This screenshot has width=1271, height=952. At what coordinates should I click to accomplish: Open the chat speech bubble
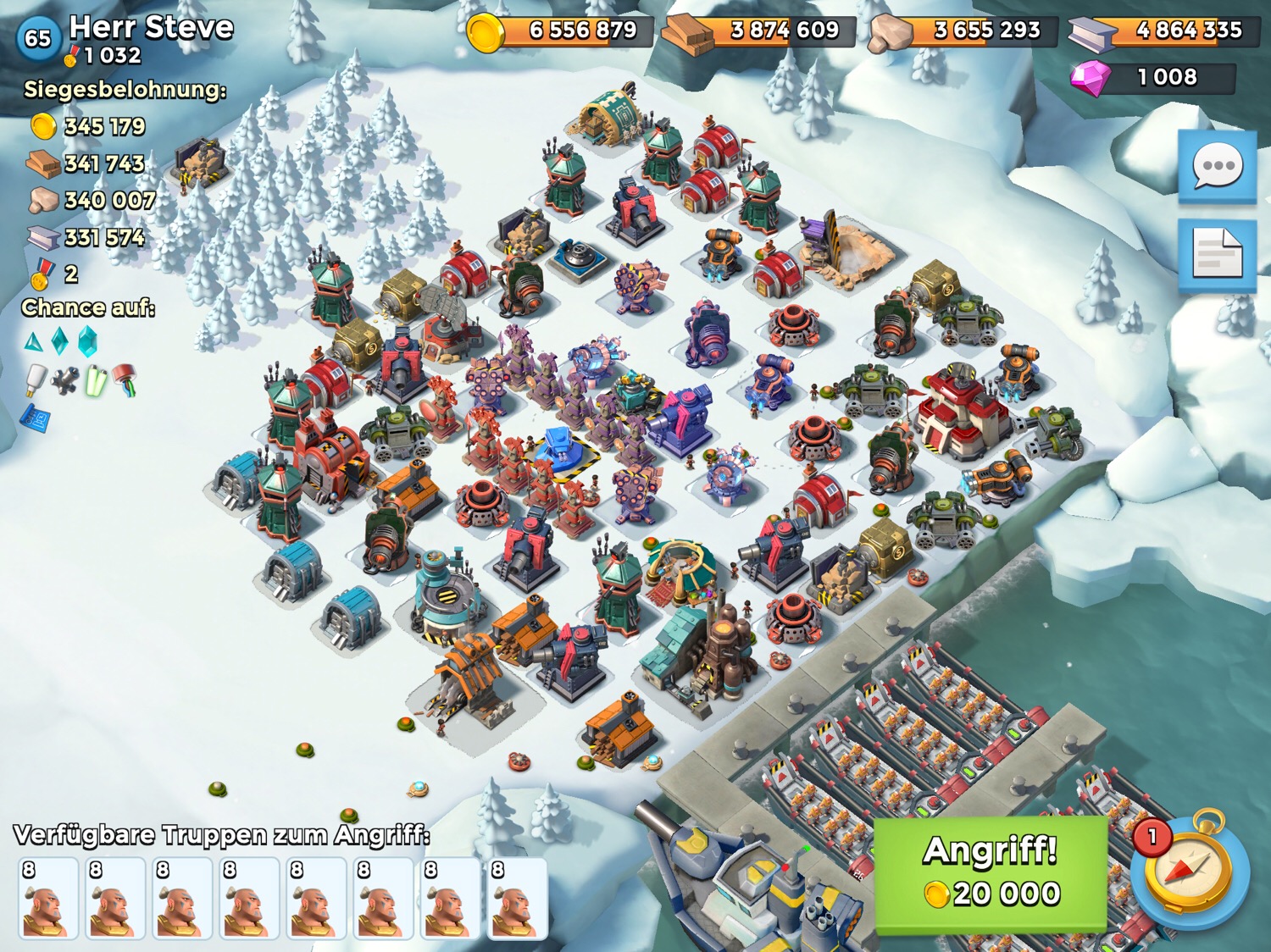coord(1217,167)
